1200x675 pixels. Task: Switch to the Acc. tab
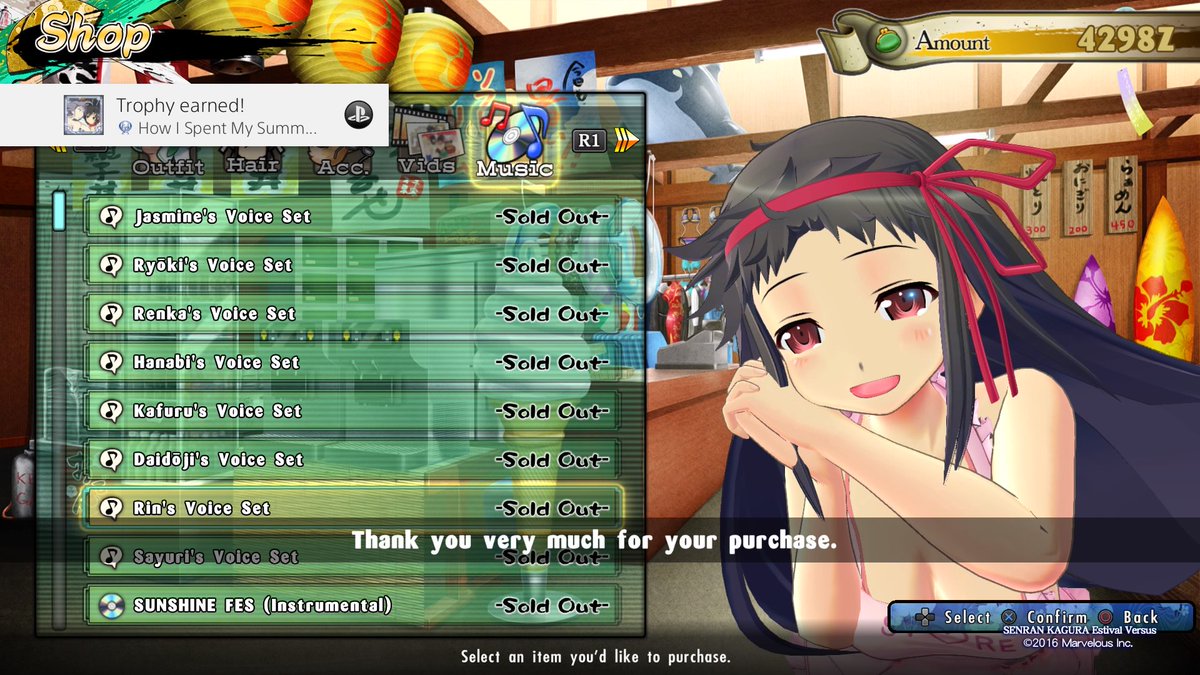point(343,164)
